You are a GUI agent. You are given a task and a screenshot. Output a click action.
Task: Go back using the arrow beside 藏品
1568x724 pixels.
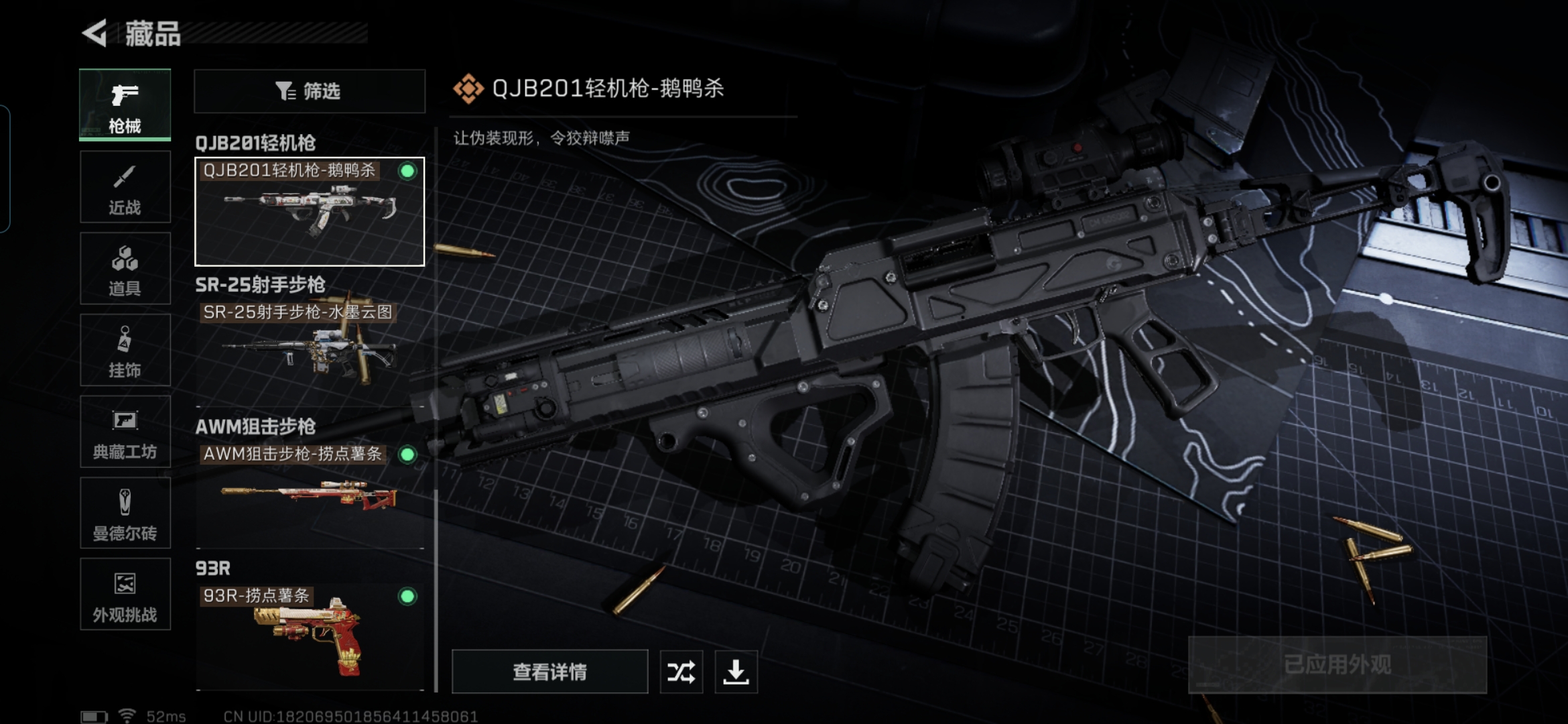pyautogui.click(x=95, y=33)
